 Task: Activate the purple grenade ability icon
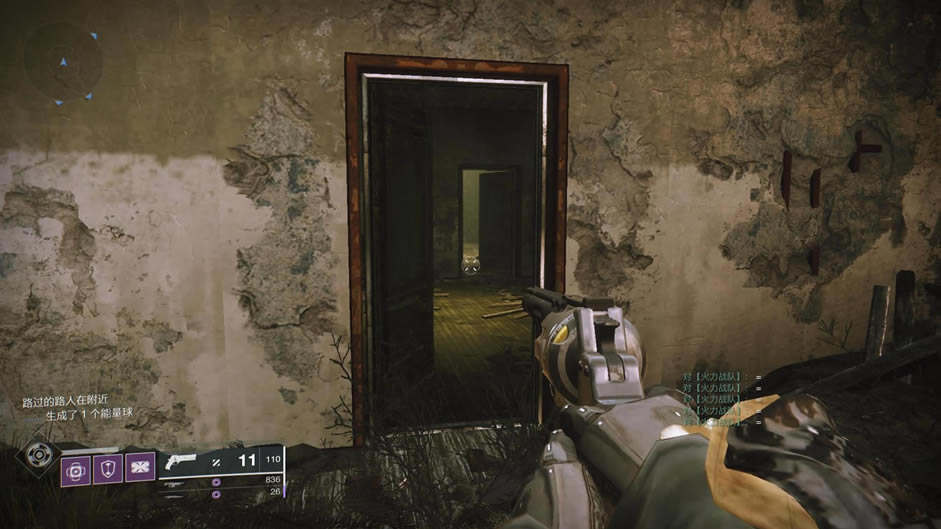point(76,469)
